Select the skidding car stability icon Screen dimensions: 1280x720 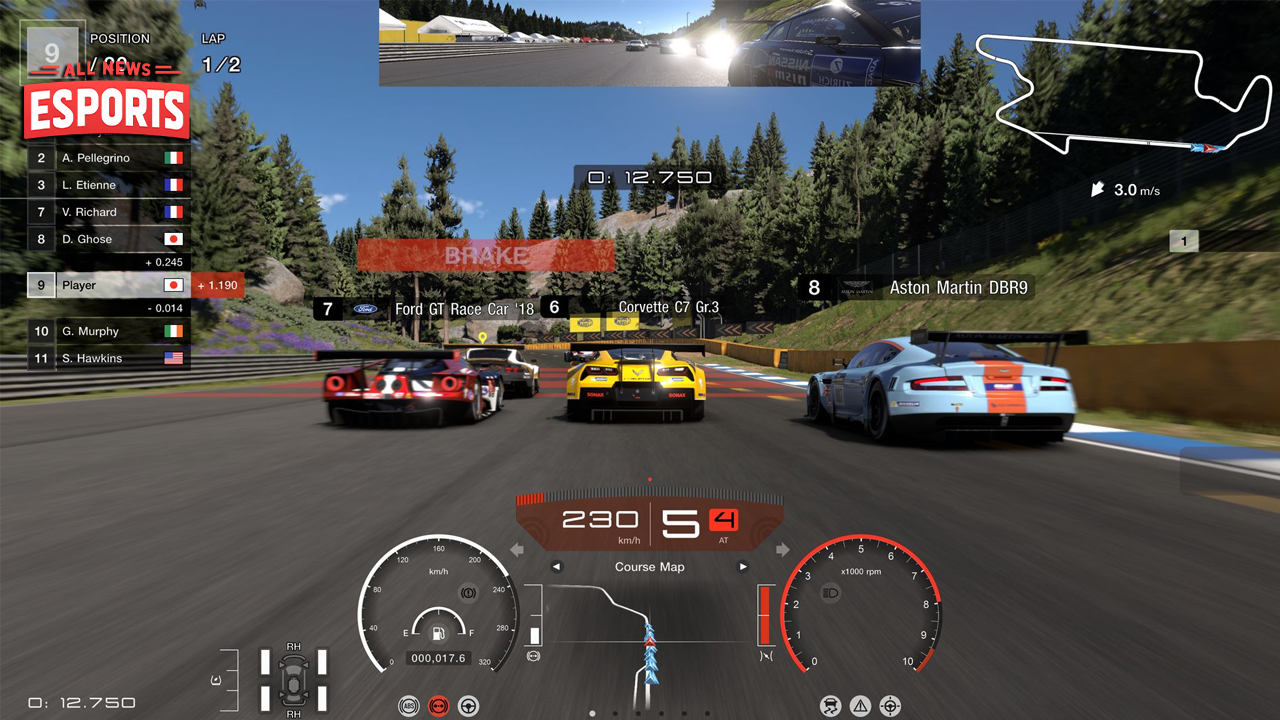830,706
